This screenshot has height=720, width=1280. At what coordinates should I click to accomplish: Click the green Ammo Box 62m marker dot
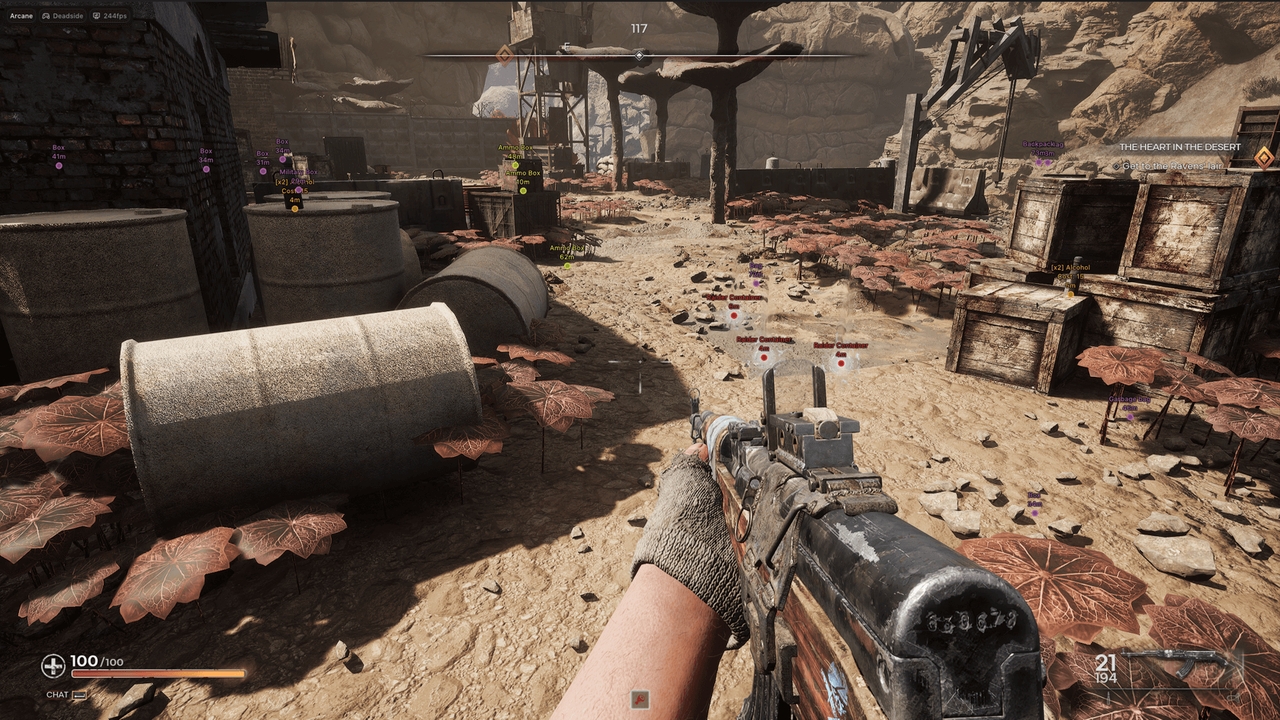click(568, 266)
